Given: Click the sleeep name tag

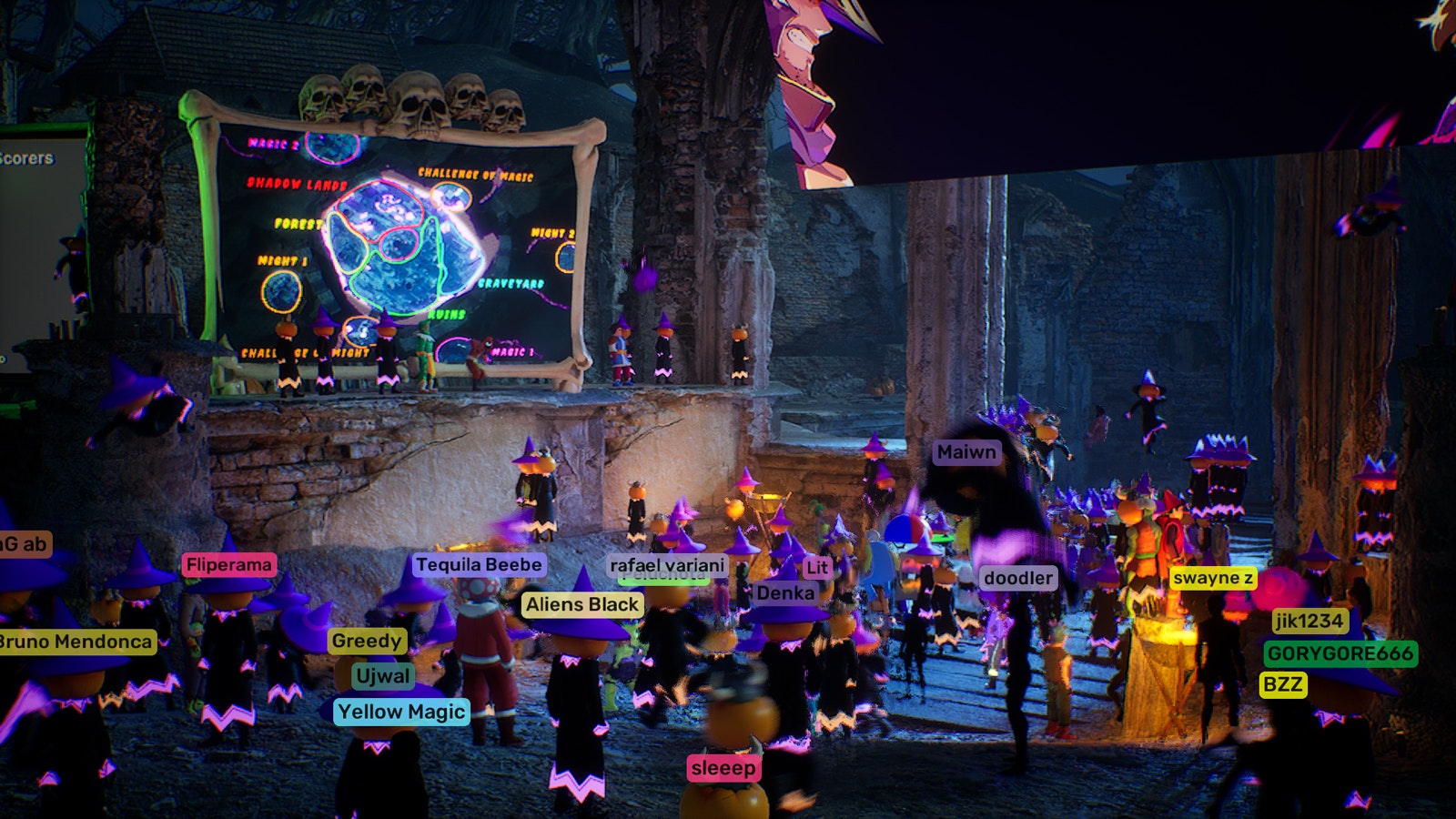Looking at the screenshot, I should tap(723, 768).
